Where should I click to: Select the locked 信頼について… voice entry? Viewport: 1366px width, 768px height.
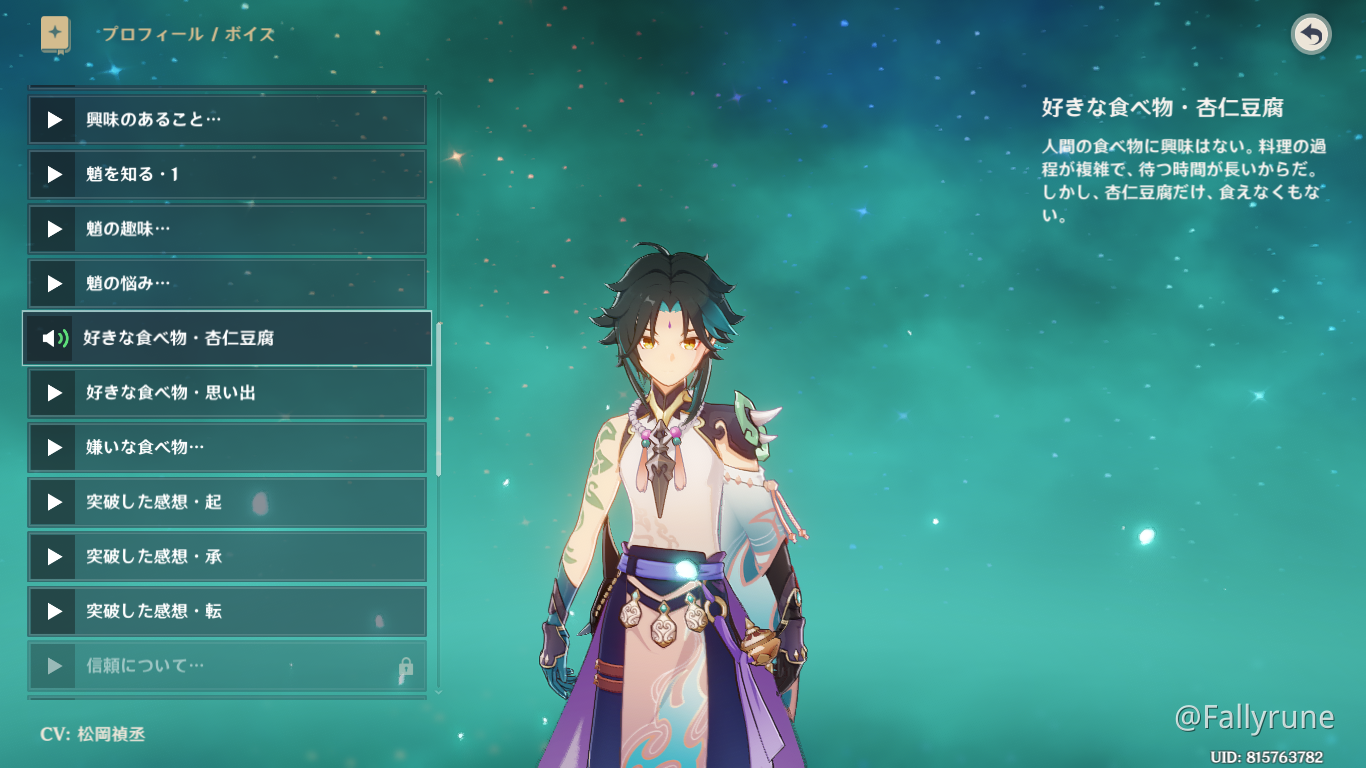tap(227, 666)
